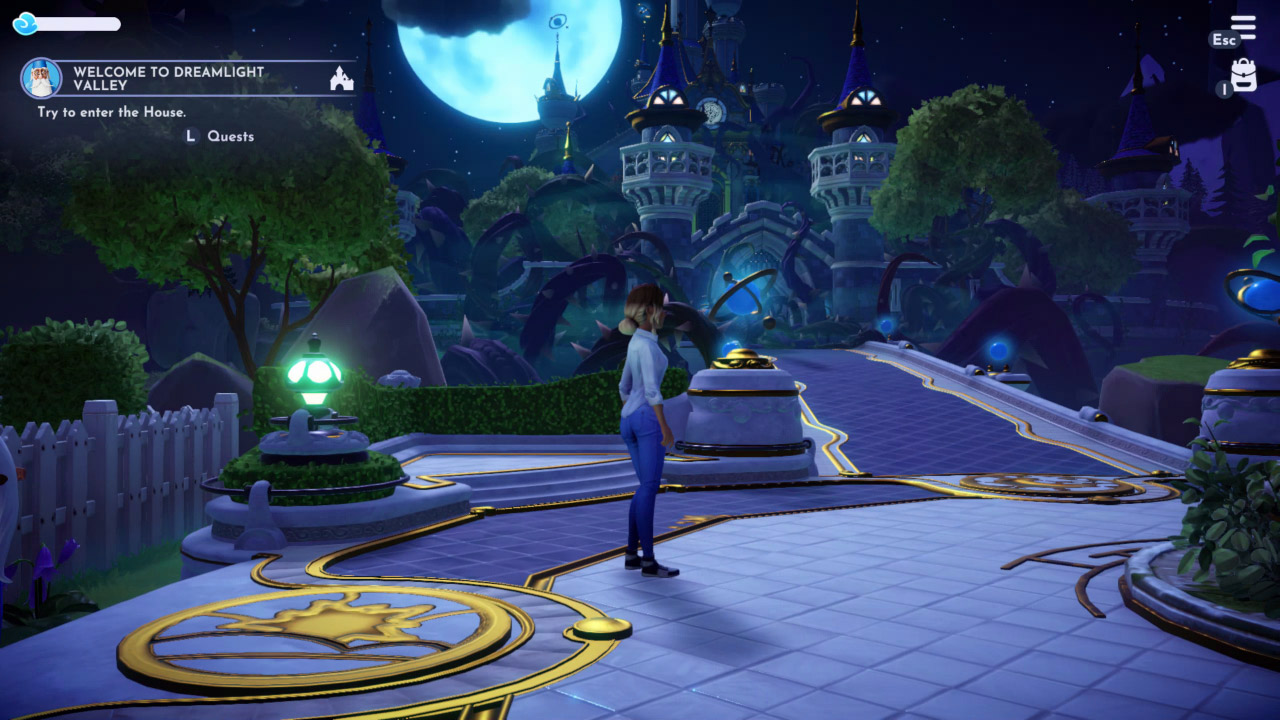Image resolution: width=1280 pixels, height=720 pixels.
Task: Open the backpack inventory icon
Action: (x=1244, y=76)
